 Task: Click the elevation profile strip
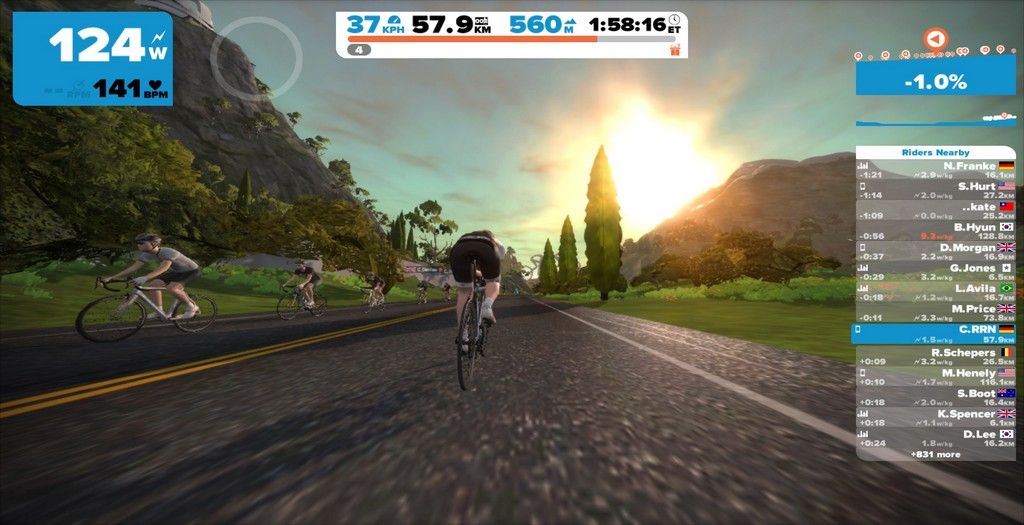(x=935, y=120)
